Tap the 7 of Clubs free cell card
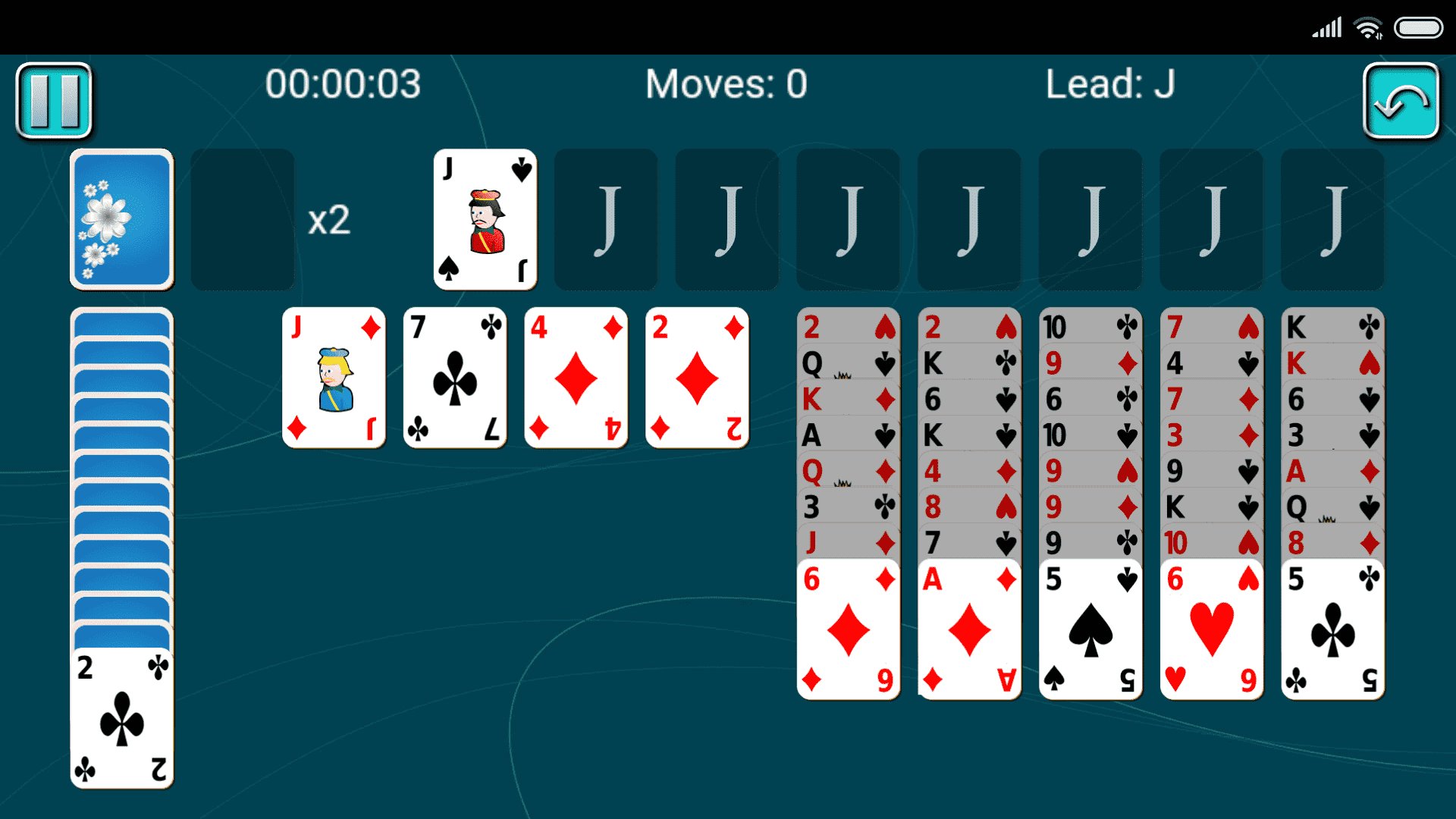This screenshot has width=1456, height=819. point(455,377)
